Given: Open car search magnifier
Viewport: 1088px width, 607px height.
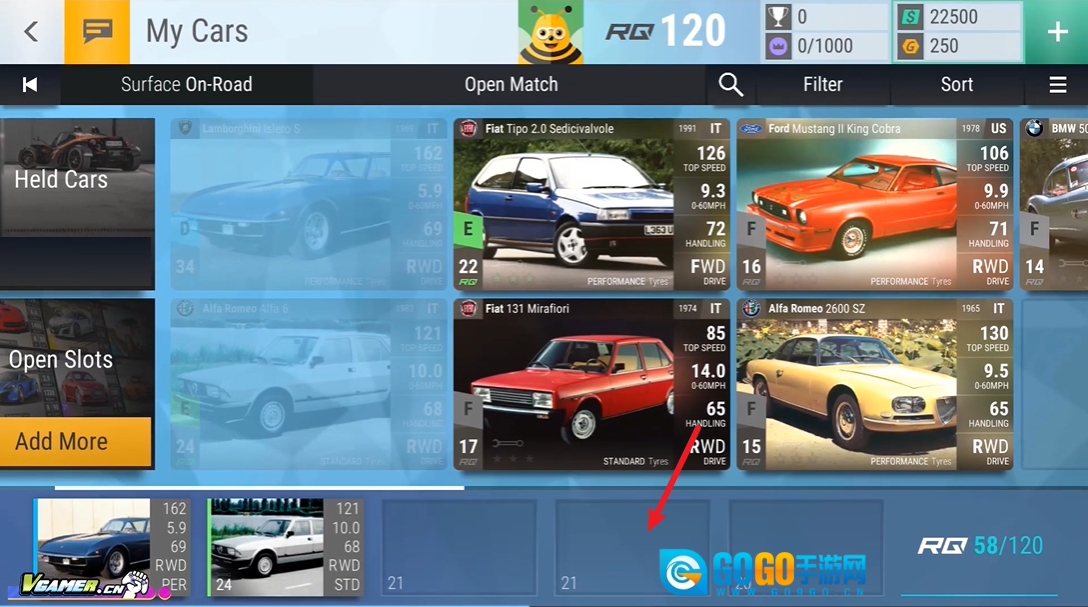Looking at the screenshot, I should [x=731, y=85].
